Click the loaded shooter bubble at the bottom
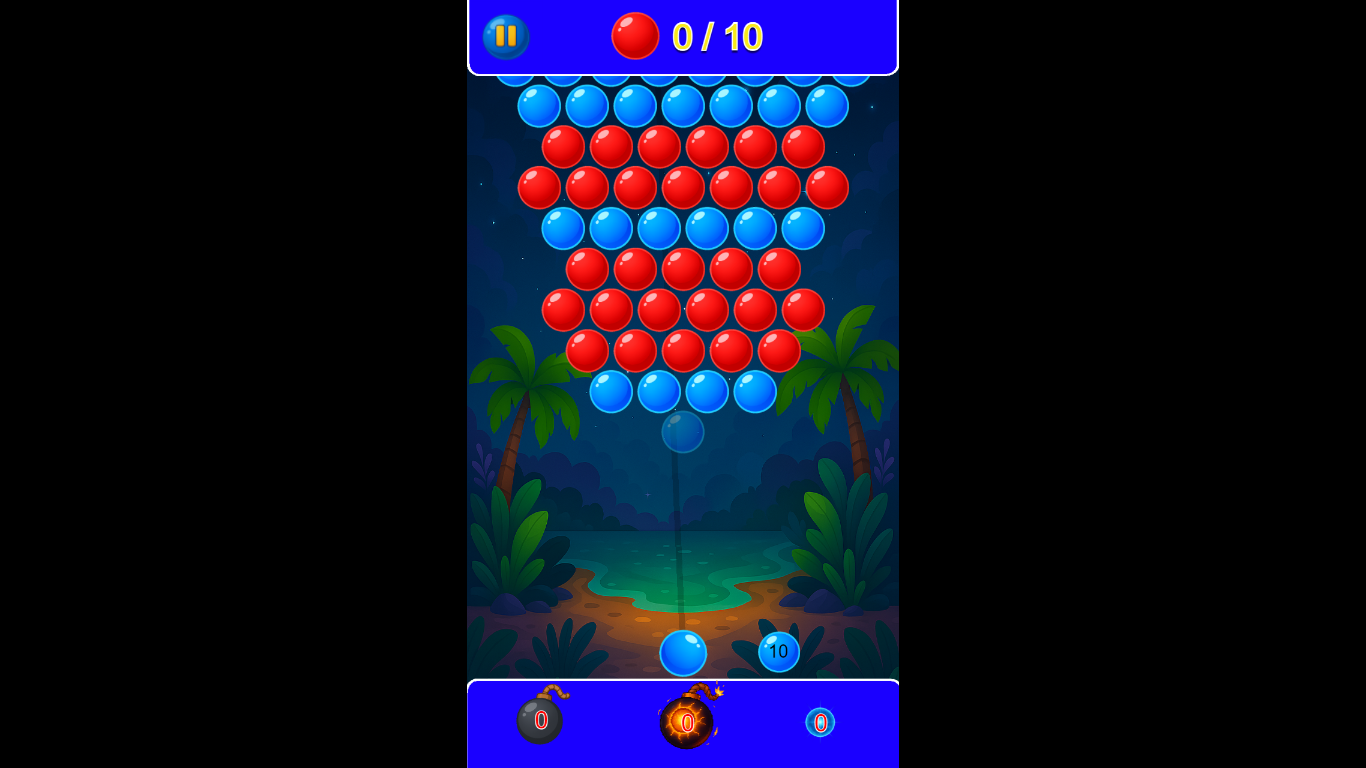 pyautogui.click(x=683, y=652)
